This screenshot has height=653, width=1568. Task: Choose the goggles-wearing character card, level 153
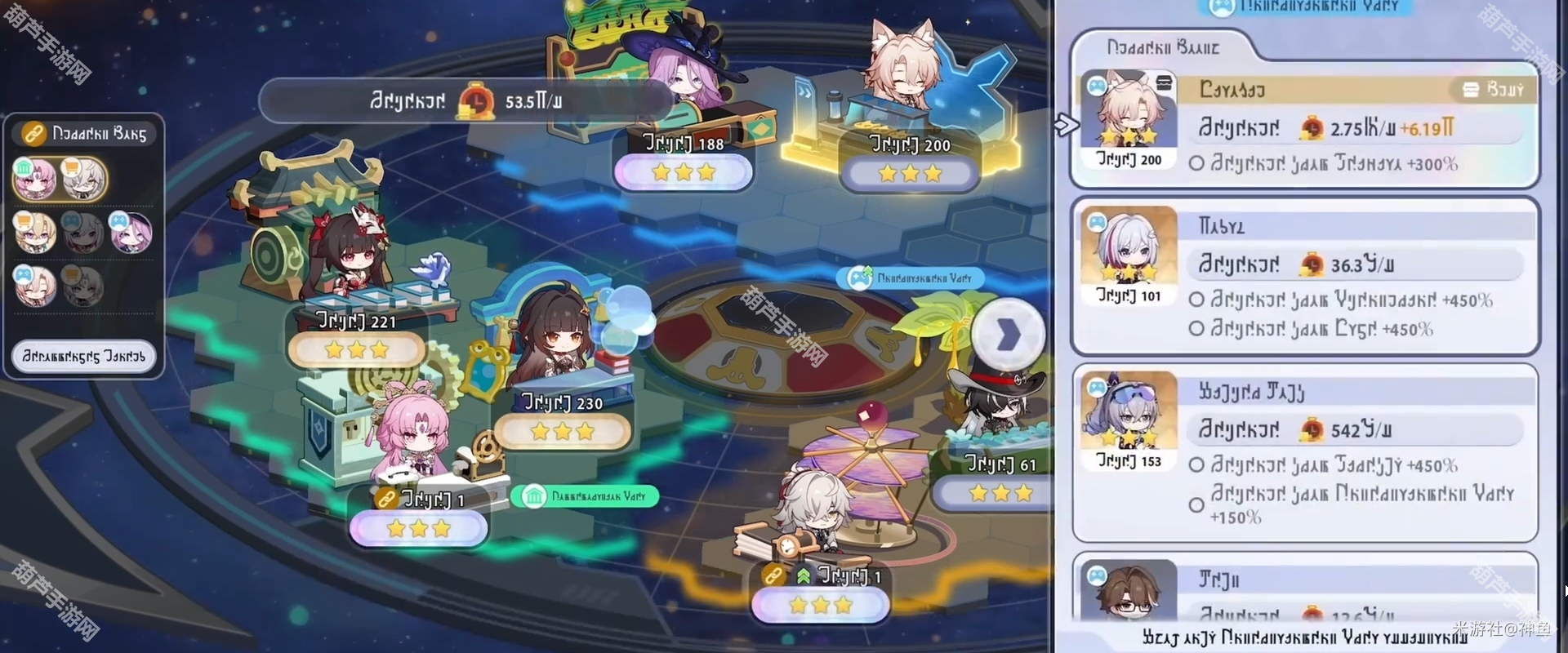pyautogui.click(x=1305, y=453)
